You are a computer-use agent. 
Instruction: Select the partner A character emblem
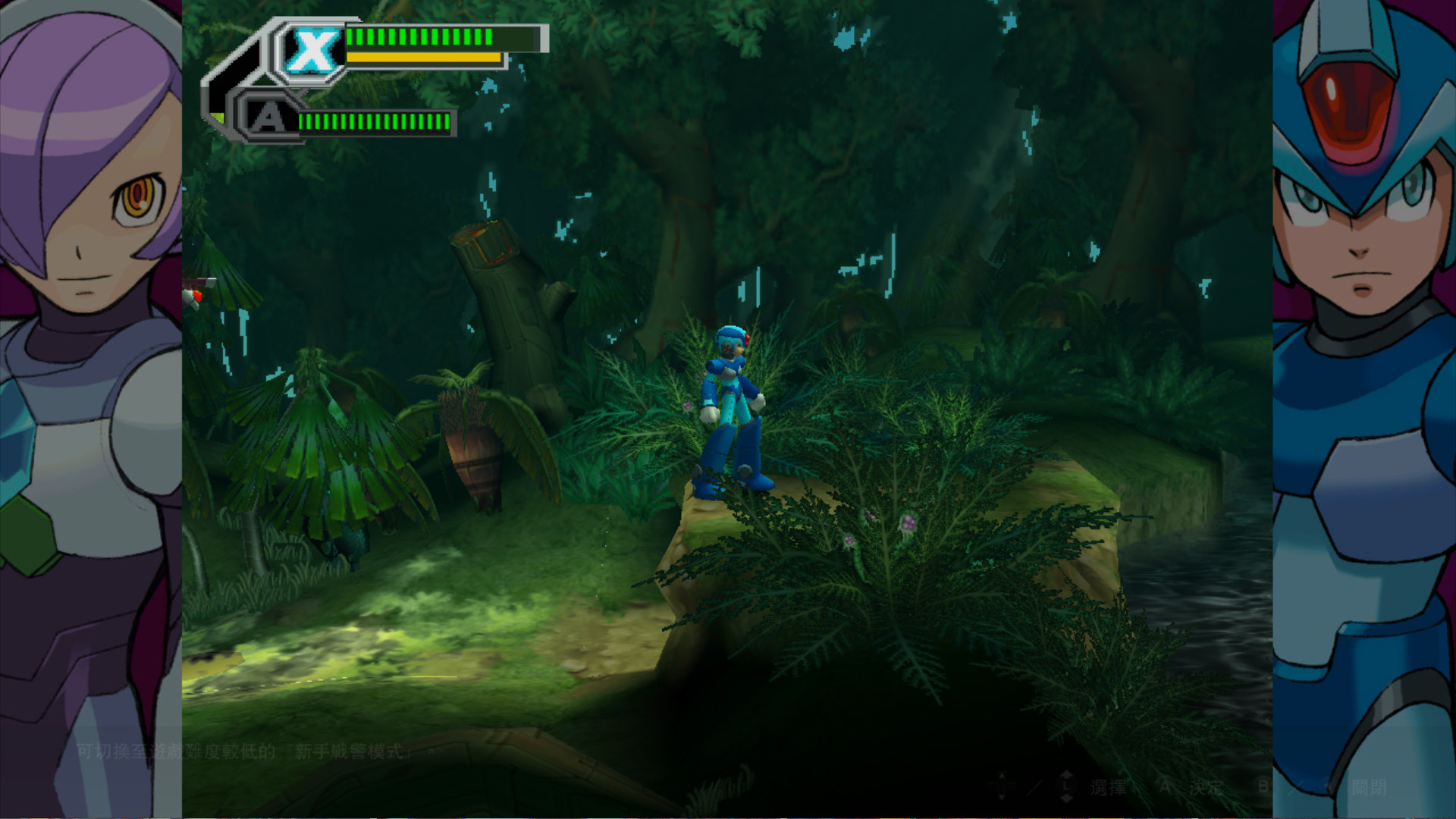point(268,118)
